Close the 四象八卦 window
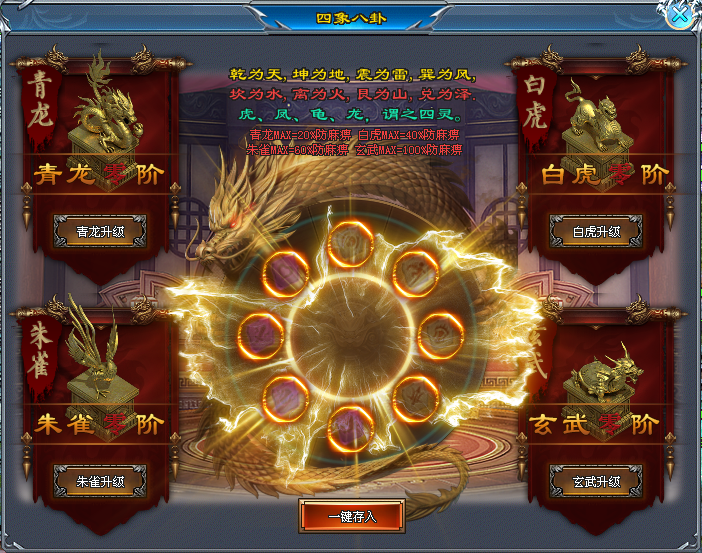 click(678, 15)
